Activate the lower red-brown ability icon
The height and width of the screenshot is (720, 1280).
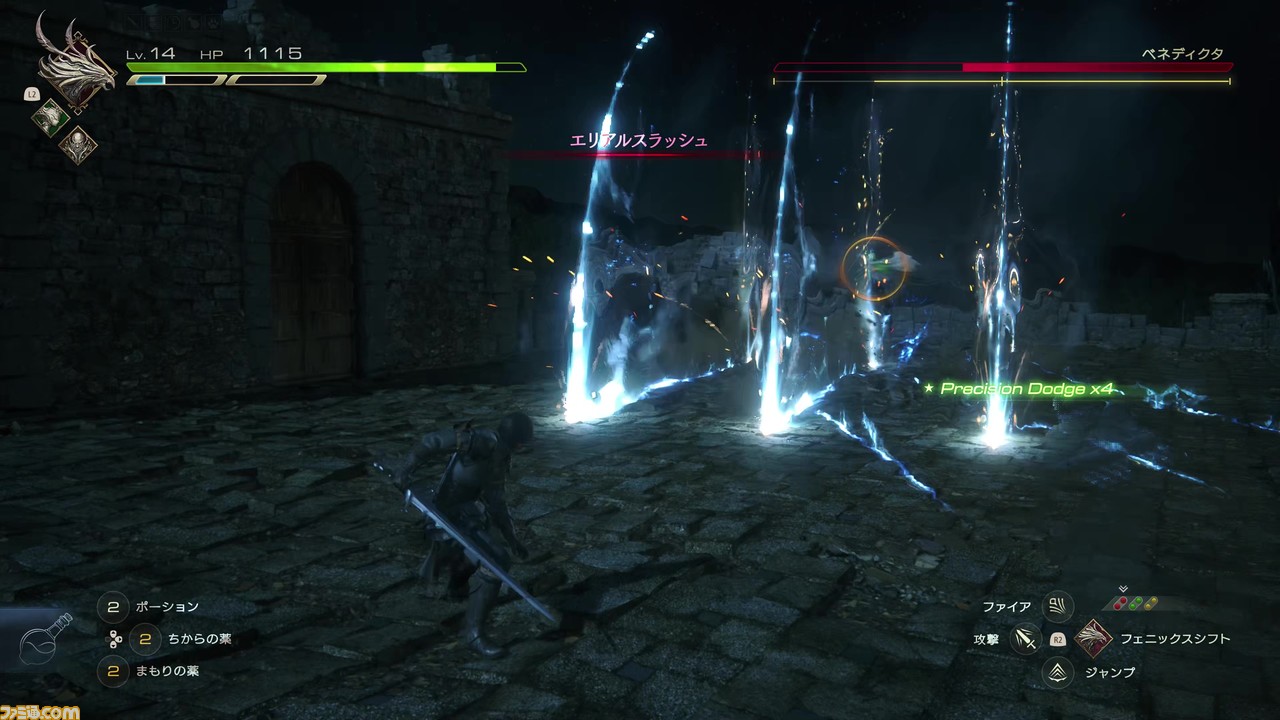(x=77, y=145)
